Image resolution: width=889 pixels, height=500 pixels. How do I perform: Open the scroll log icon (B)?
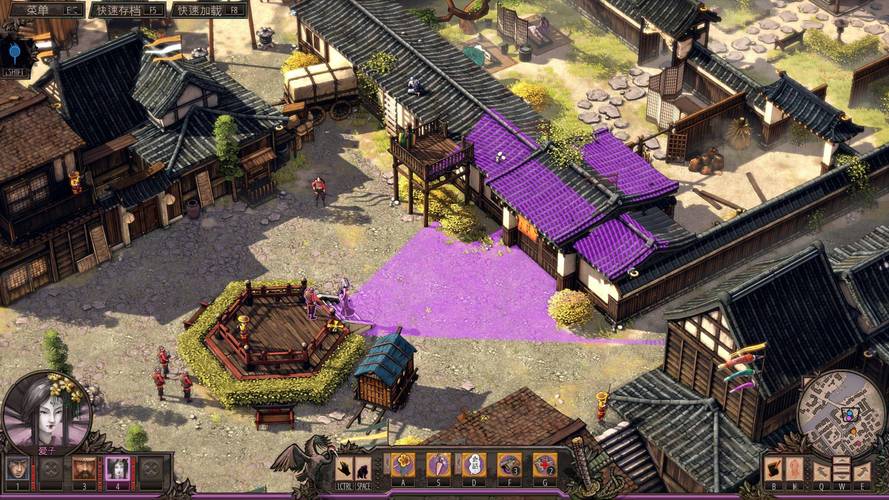coord(773,468)
